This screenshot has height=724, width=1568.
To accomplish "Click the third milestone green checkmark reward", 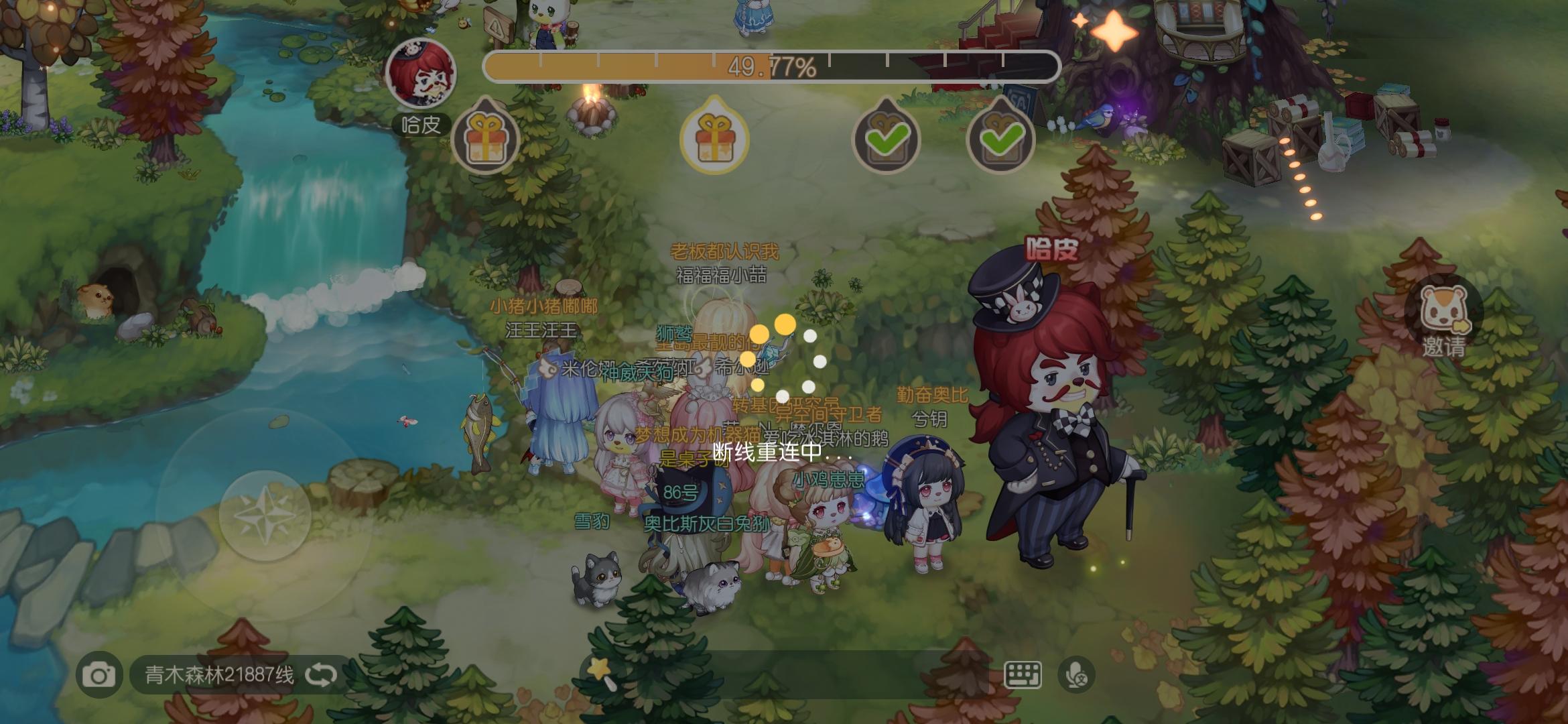I will (x=887, y=139).
